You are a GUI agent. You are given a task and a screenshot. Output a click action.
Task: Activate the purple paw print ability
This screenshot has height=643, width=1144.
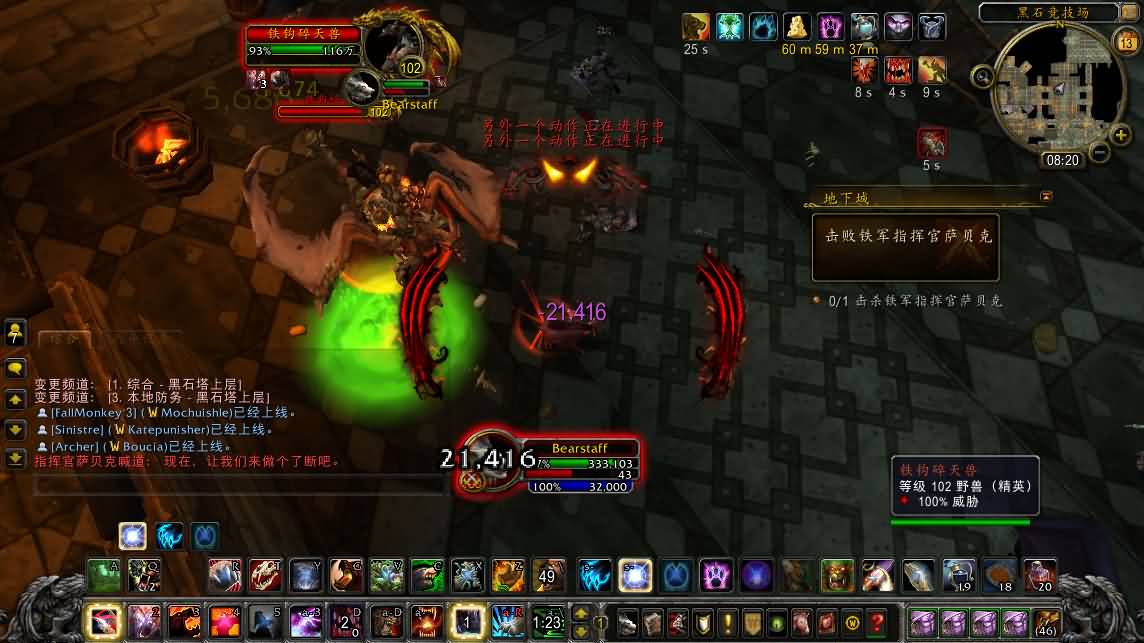pyautogui.click(x=715, y=575)
